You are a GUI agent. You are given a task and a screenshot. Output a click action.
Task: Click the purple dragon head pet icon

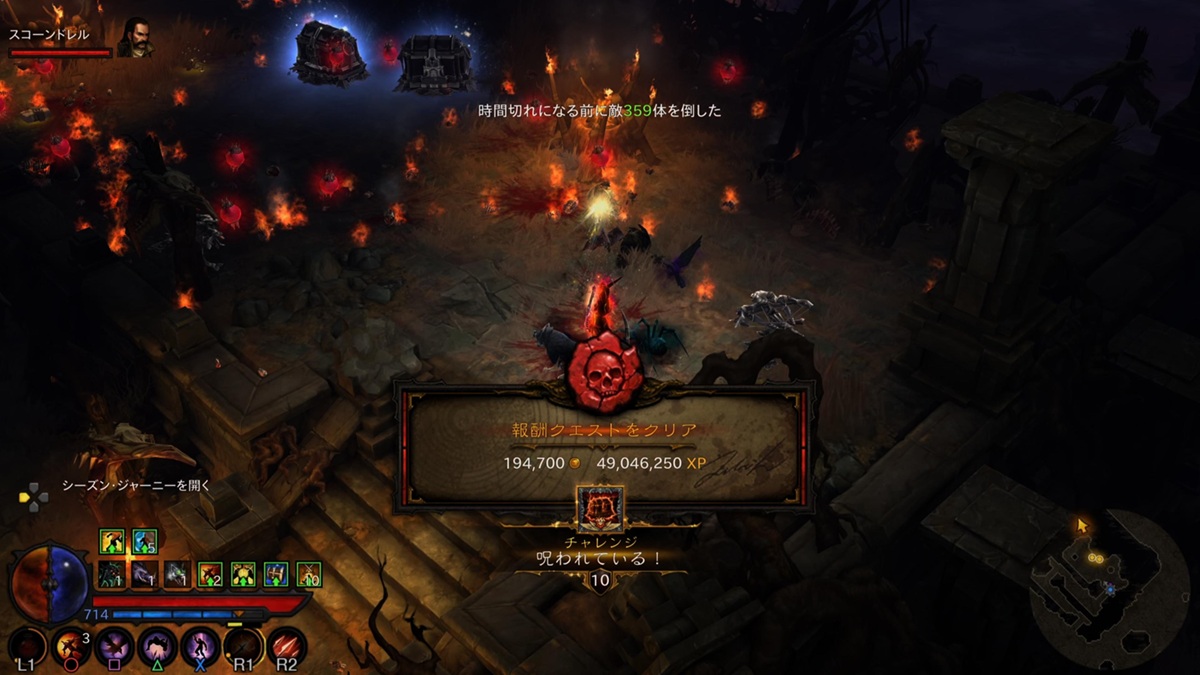coord(144,574)
